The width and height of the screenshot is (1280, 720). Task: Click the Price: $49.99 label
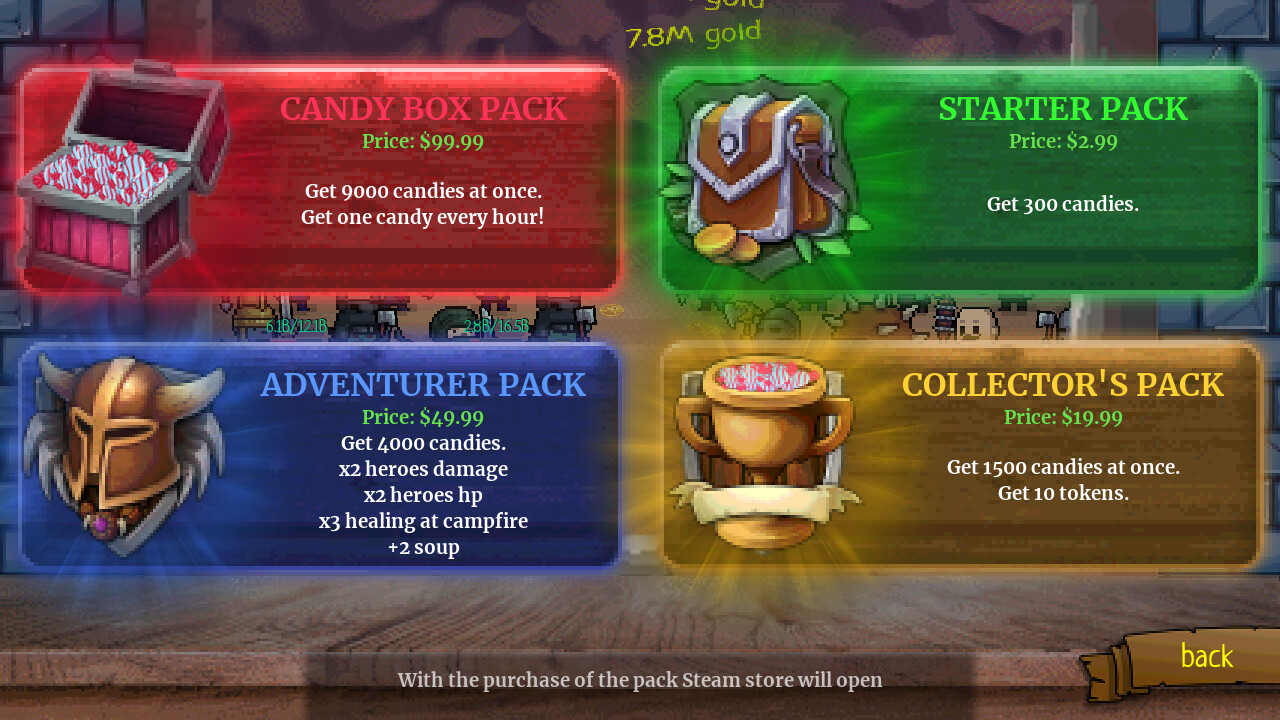coord(423,417)
